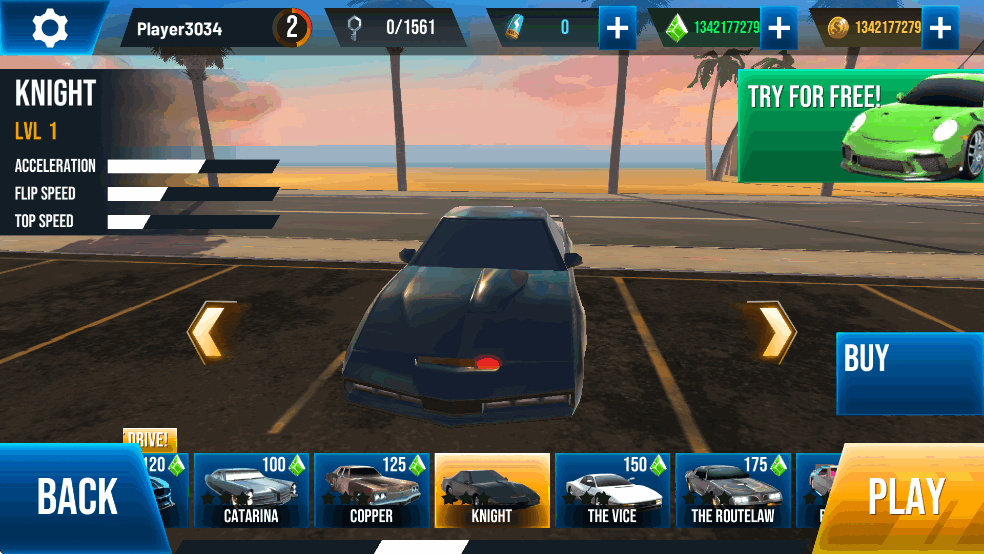Open the settings gear menu
Screen dimensions: 984x554
(x=48, y=27)
